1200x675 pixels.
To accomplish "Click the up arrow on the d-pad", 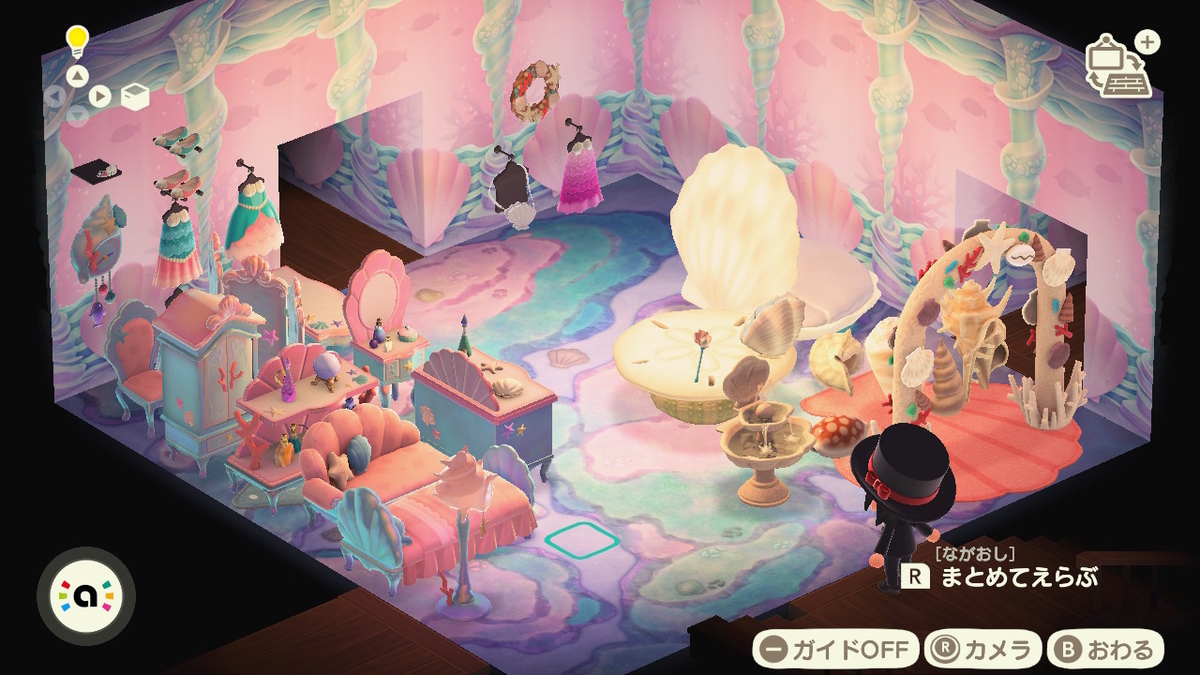I will point(77,75).
